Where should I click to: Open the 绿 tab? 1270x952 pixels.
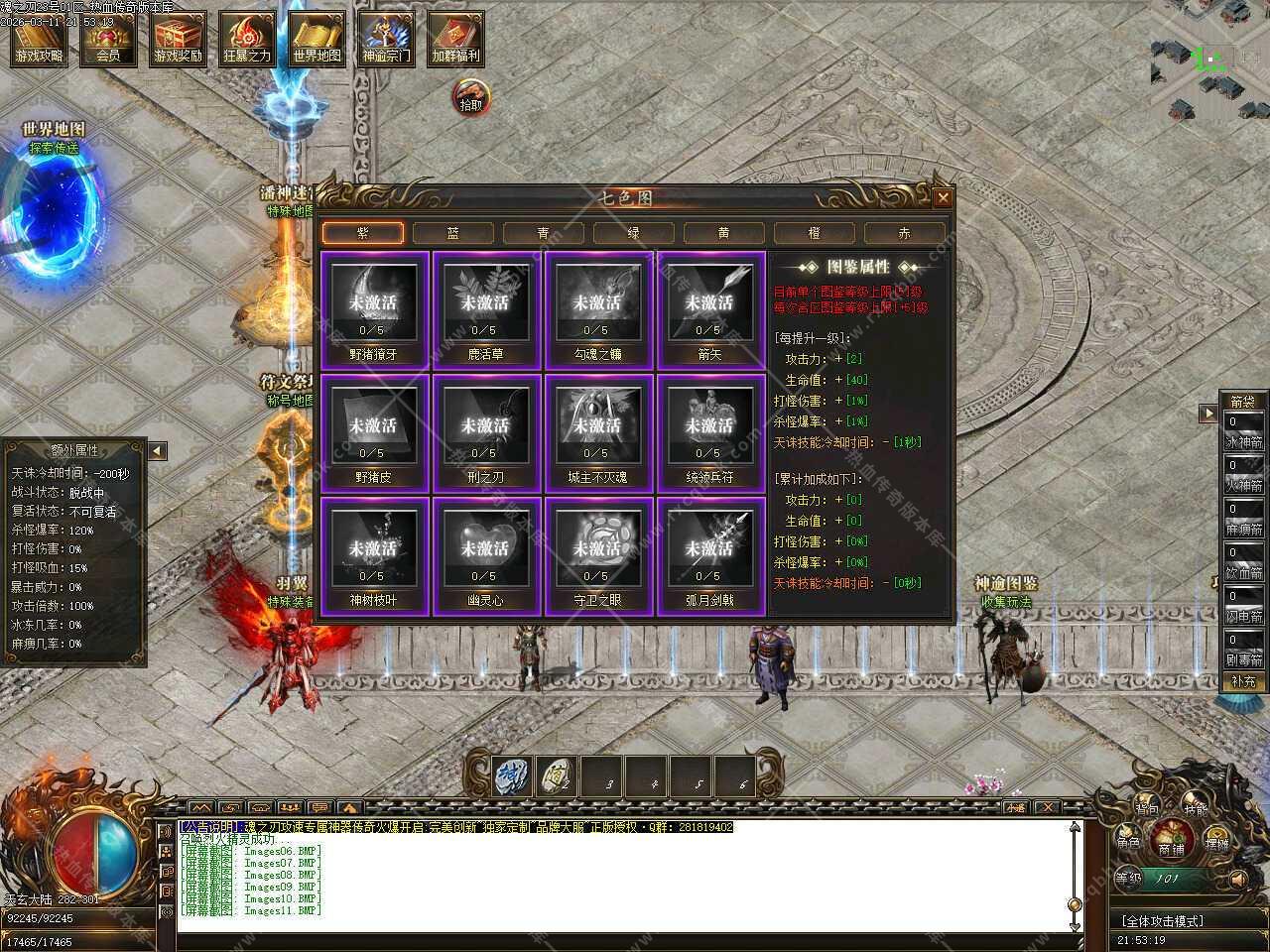[x=634, y=233]
